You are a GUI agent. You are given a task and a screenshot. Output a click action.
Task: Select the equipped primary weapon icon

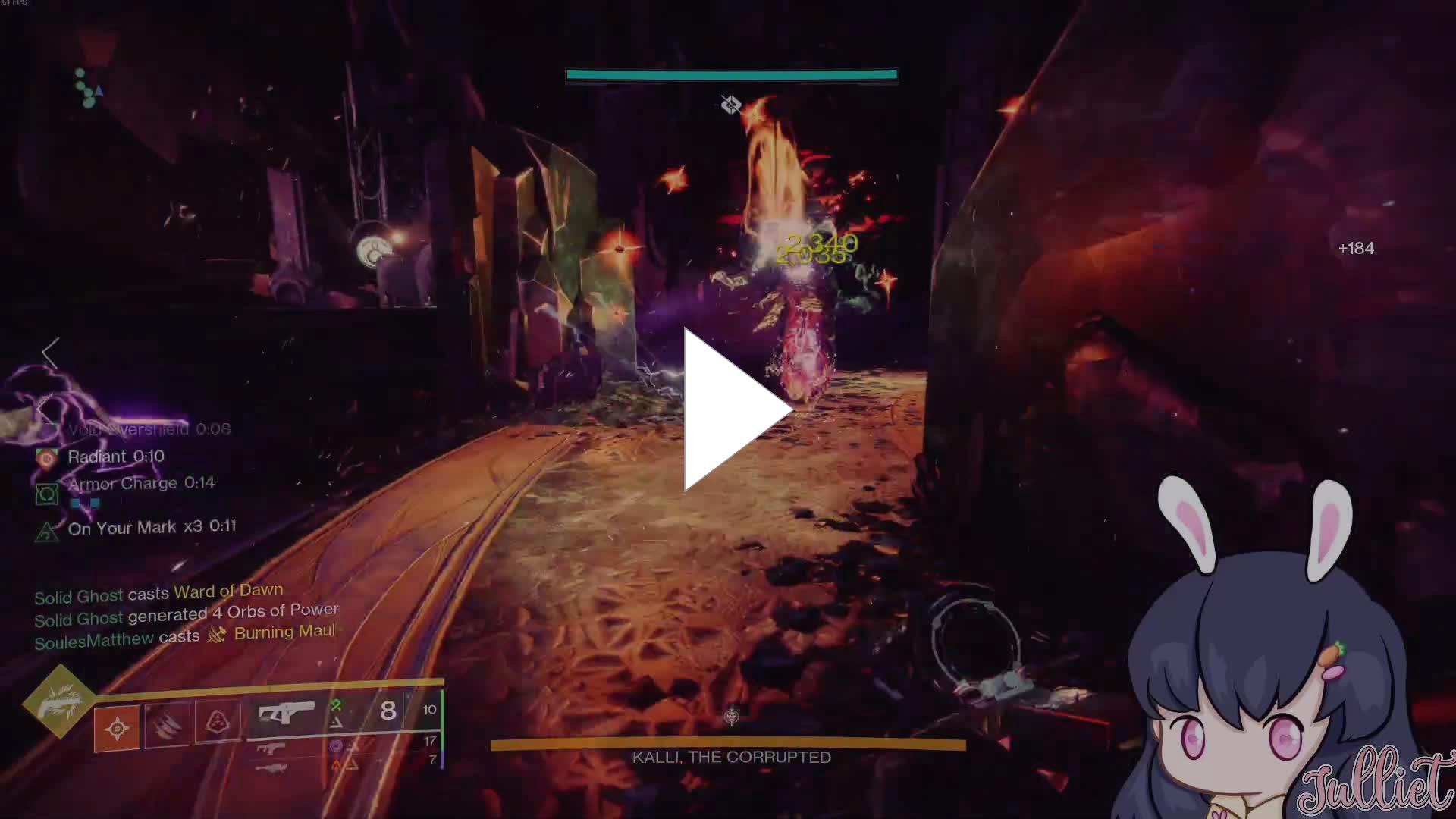click(286, 714)
